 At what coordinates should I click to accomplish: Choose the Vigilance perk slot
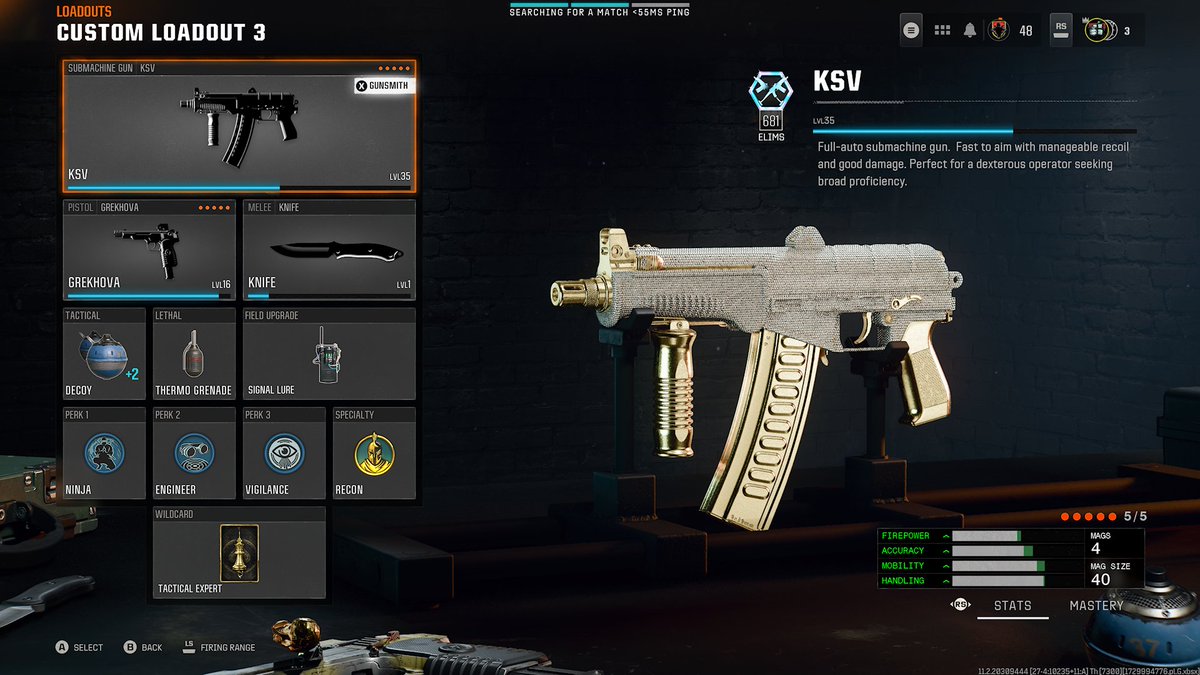click(x=284, y=453)
